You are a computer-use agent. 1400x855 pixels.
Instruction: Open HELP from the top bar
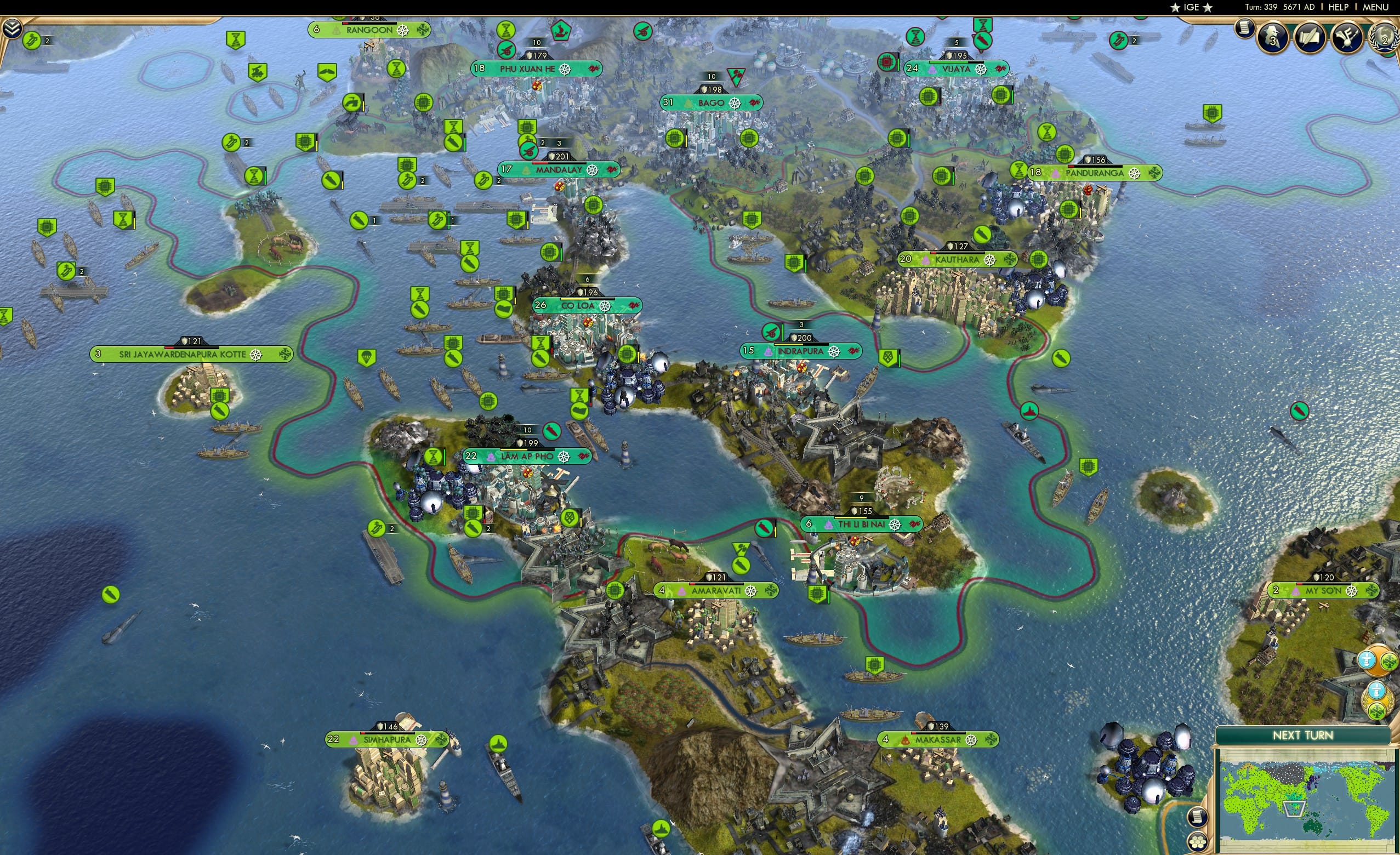pyautogui.click(x=1339, y=7)
